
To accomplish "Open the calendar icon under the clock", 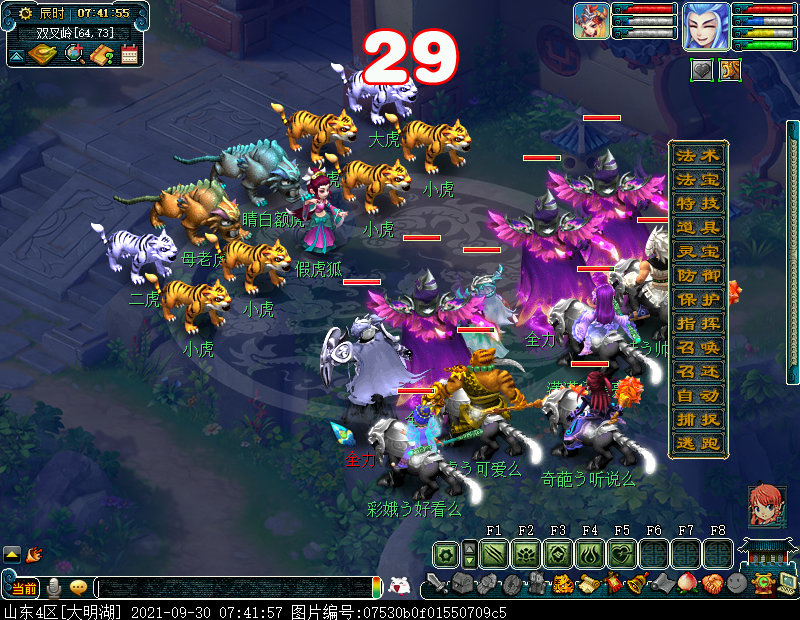I will [x=129, y=54].
